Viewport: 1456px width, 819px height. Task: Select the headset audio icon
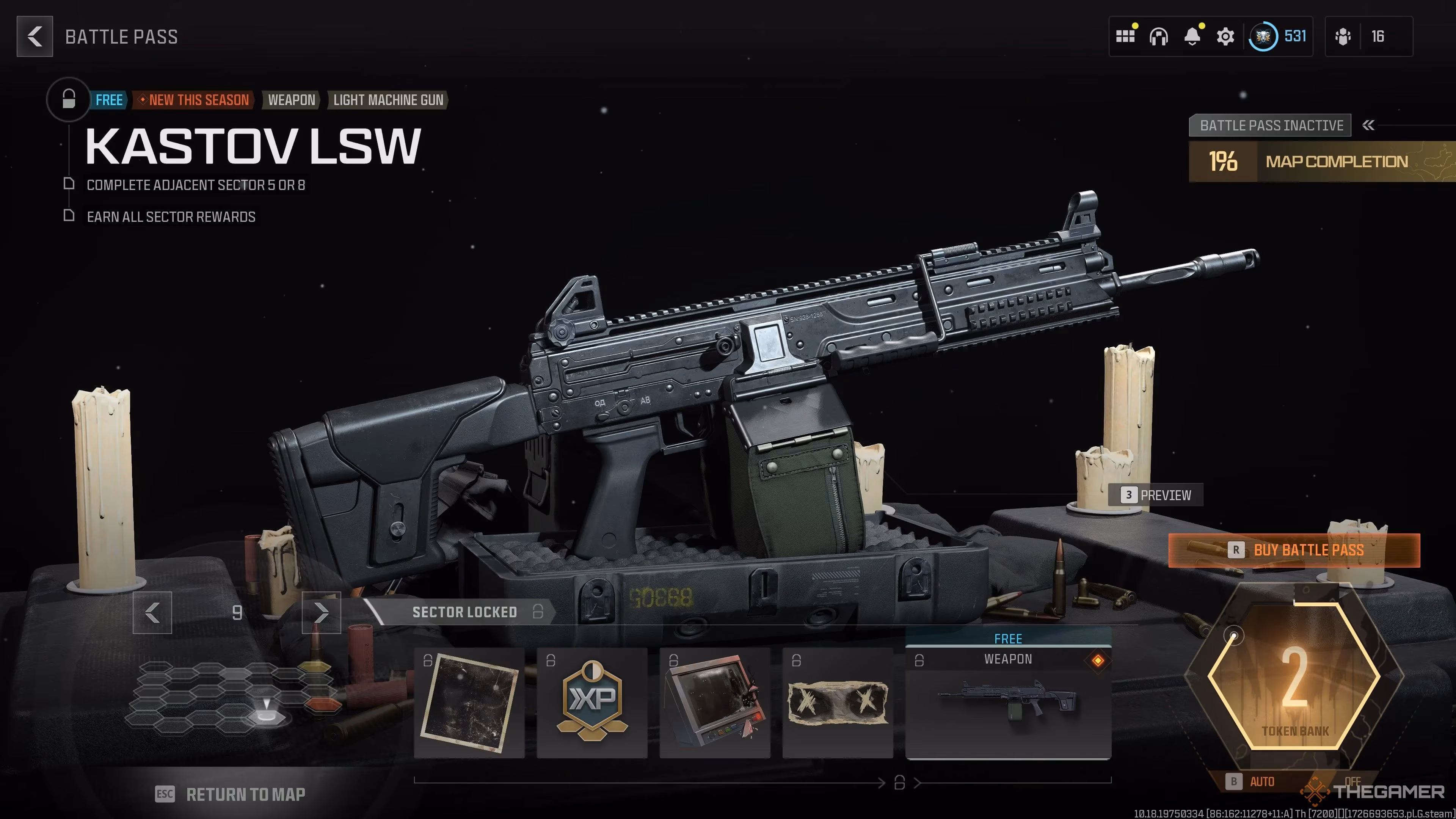(1159, 36)
